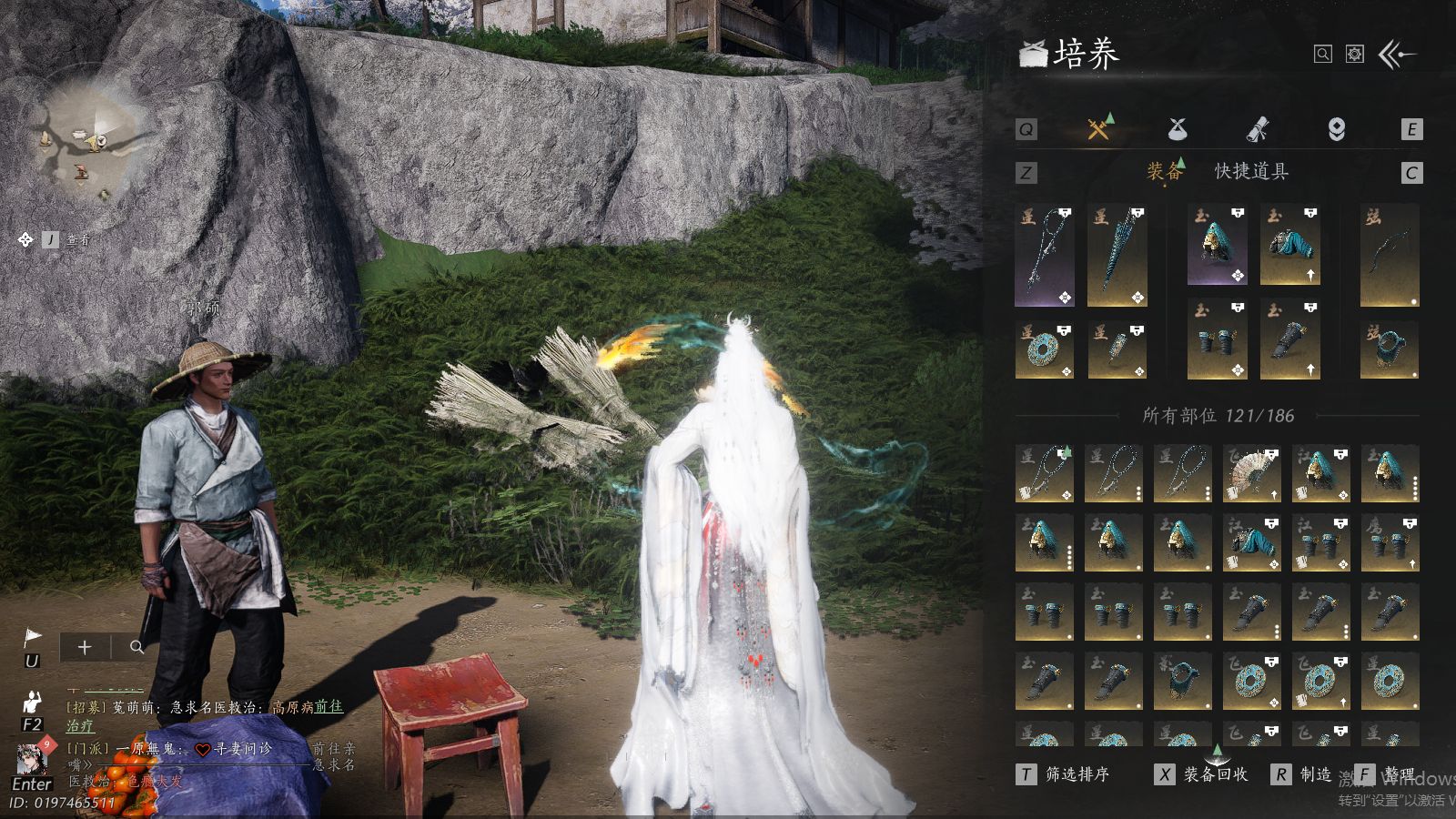
Task: Open the scroll category tab
Action: pyautogui.click(x=1257, y=129)
